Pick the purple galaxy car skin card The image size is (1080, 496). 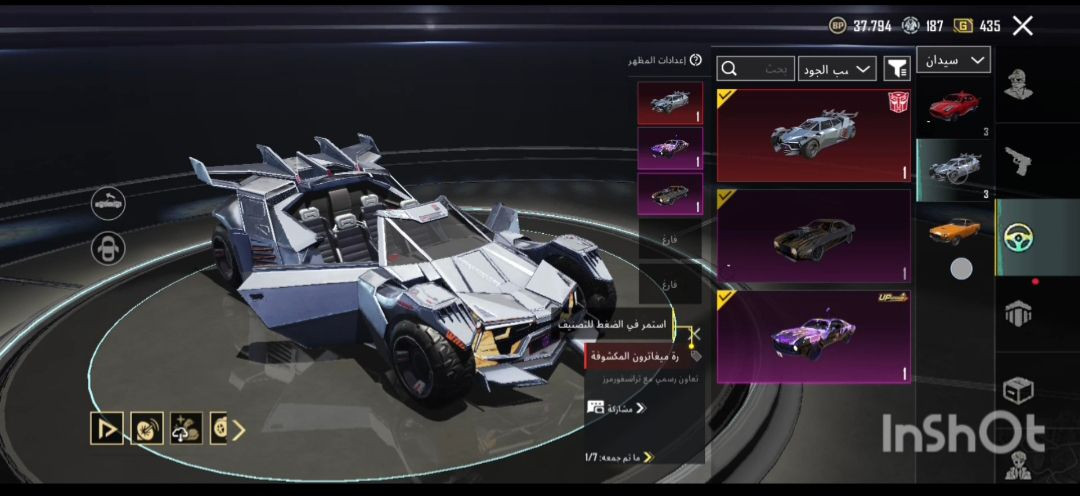coord(814,336)
